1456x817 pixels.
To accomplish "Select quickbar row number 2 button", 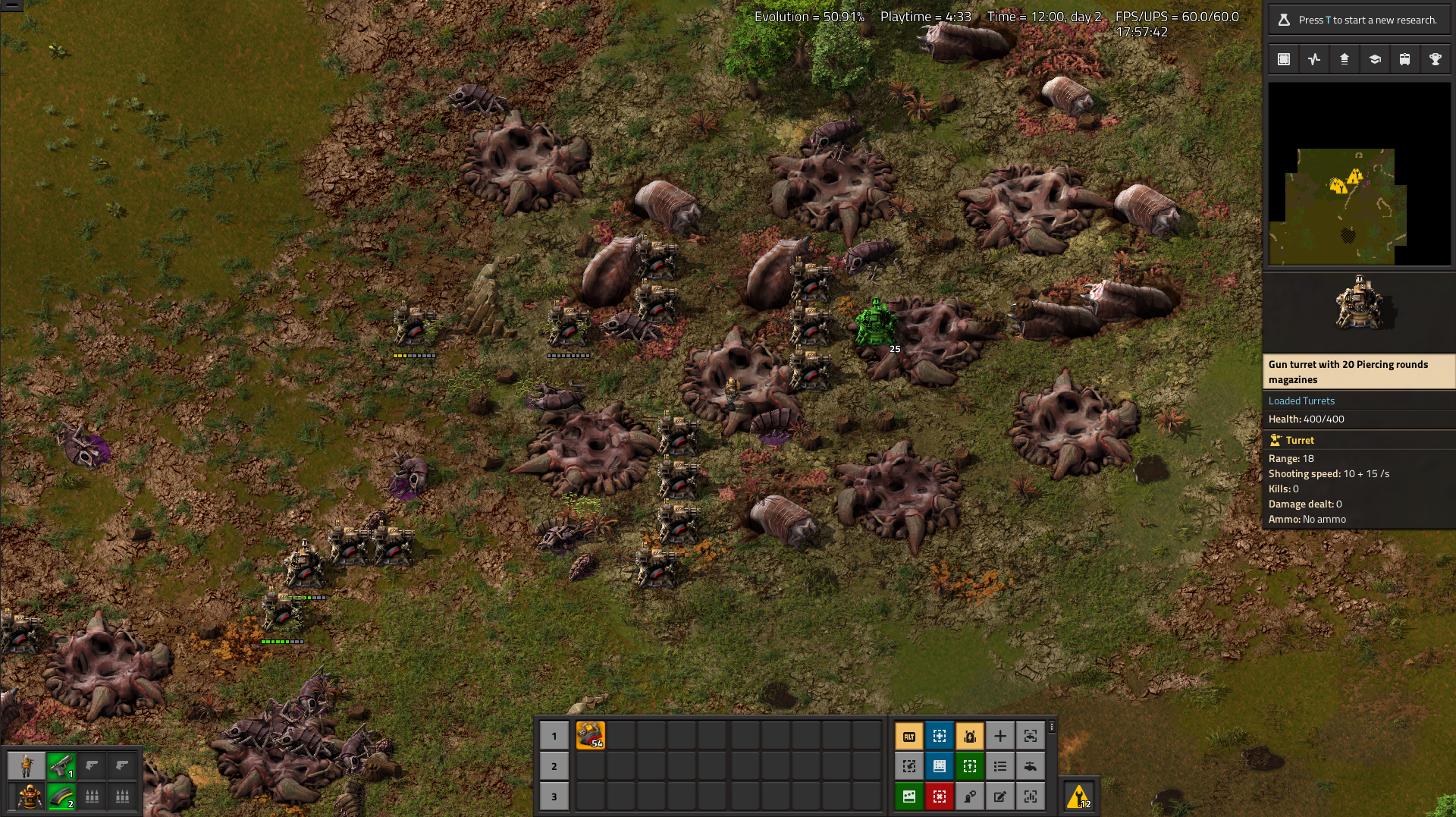I will click(x=554, y=766).
